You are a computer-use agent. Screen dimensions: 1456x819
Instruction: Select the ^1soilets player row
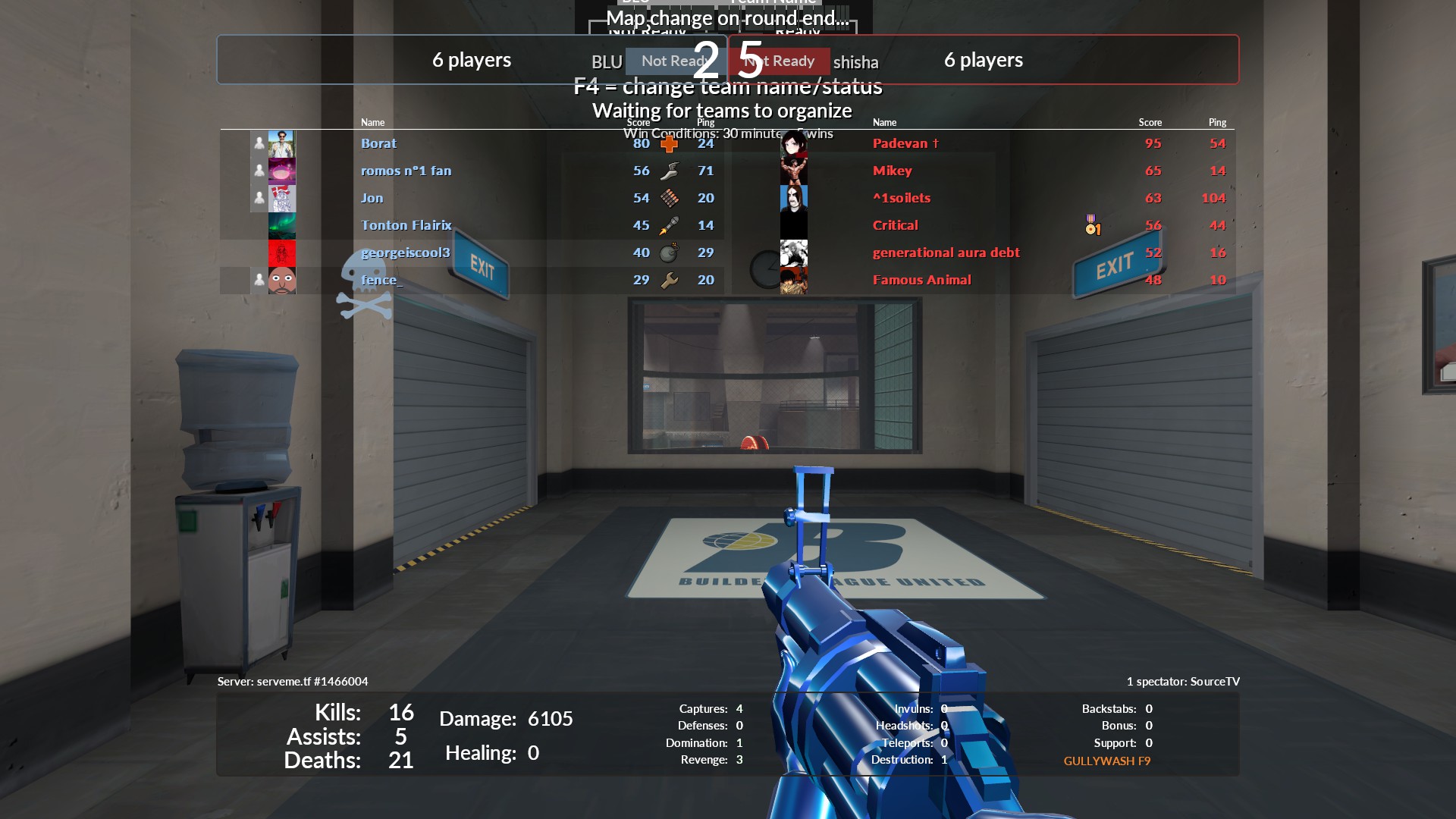click(x=901, y=198)
